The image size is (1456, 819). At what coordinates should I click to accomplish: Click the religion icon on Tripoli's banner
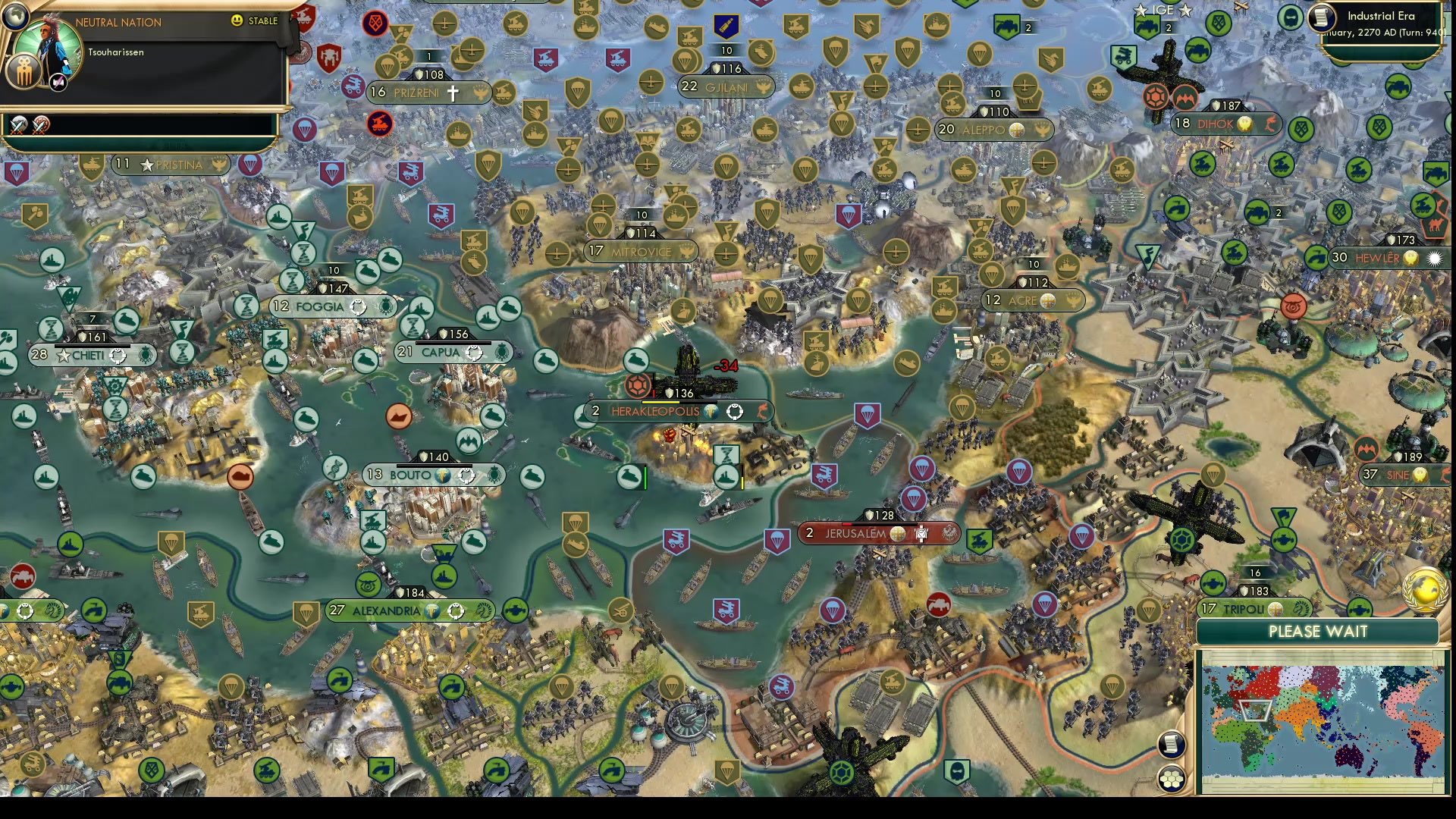pyautogui.click(x=1276, y=610)
